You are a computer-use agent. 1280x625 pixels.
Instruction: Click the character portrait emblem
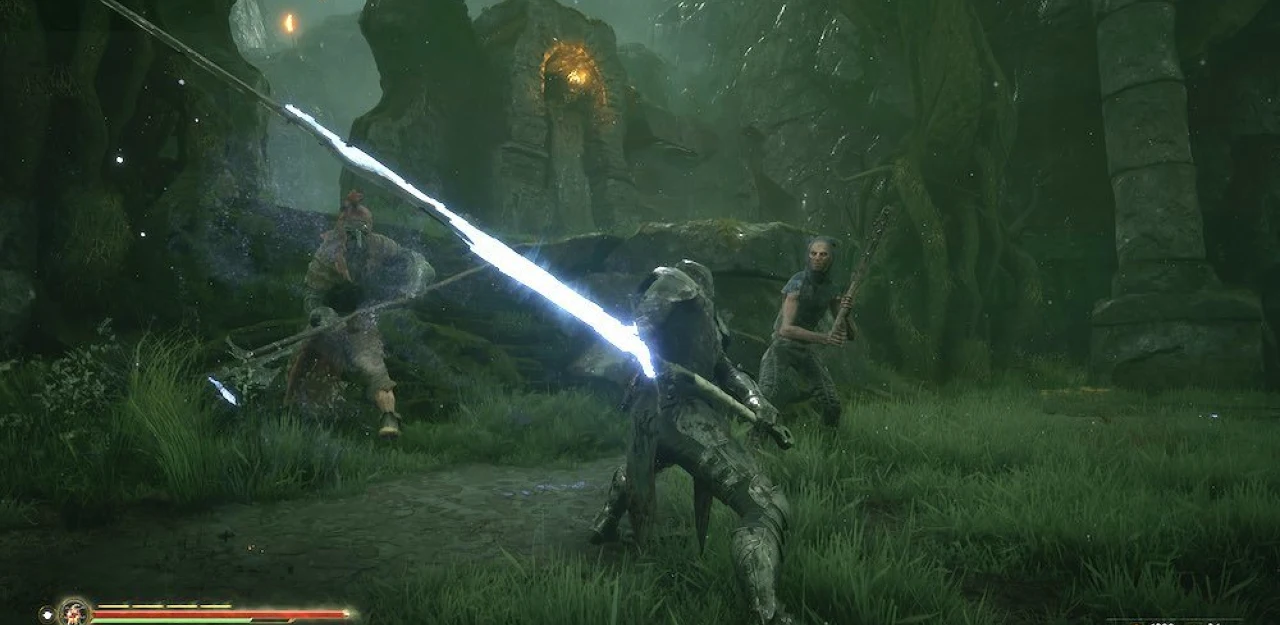point(74,611)
